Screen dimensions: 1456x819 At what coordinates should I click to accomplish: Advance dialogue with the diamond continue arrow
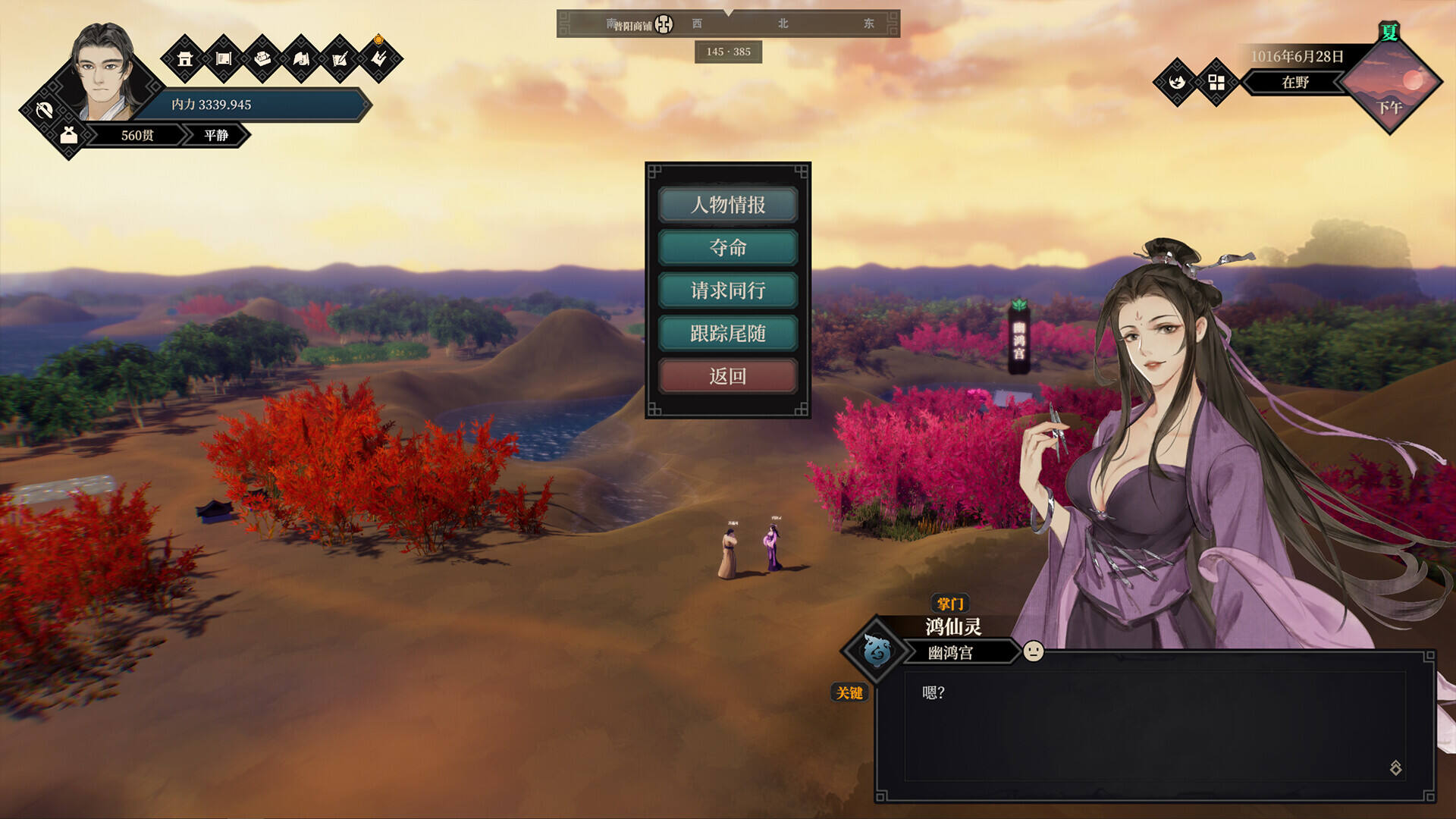pyautogui.click(x=1395, y=767)
